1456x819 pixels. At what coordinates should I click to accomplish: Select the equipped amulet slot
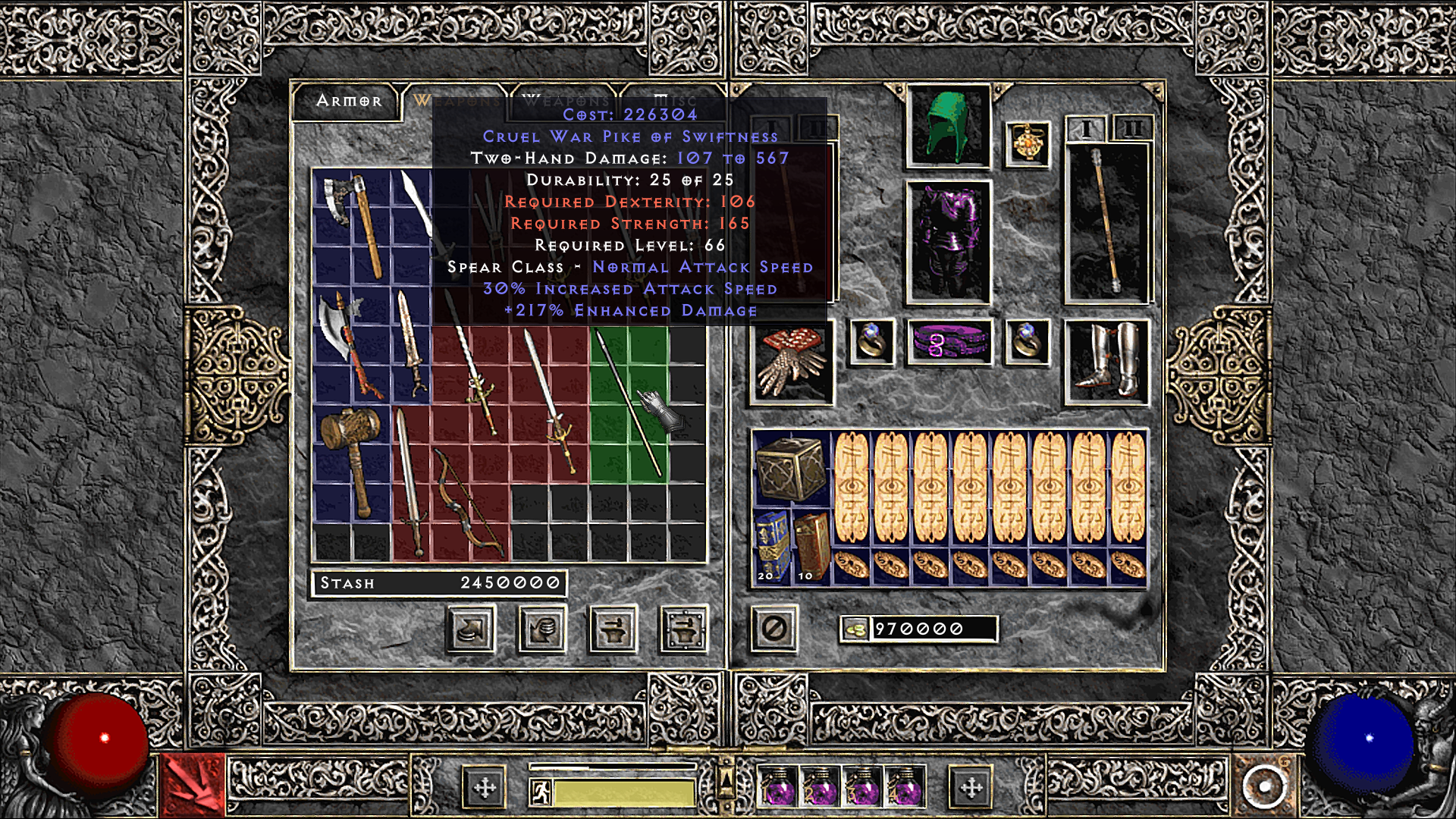[1028, 144]
